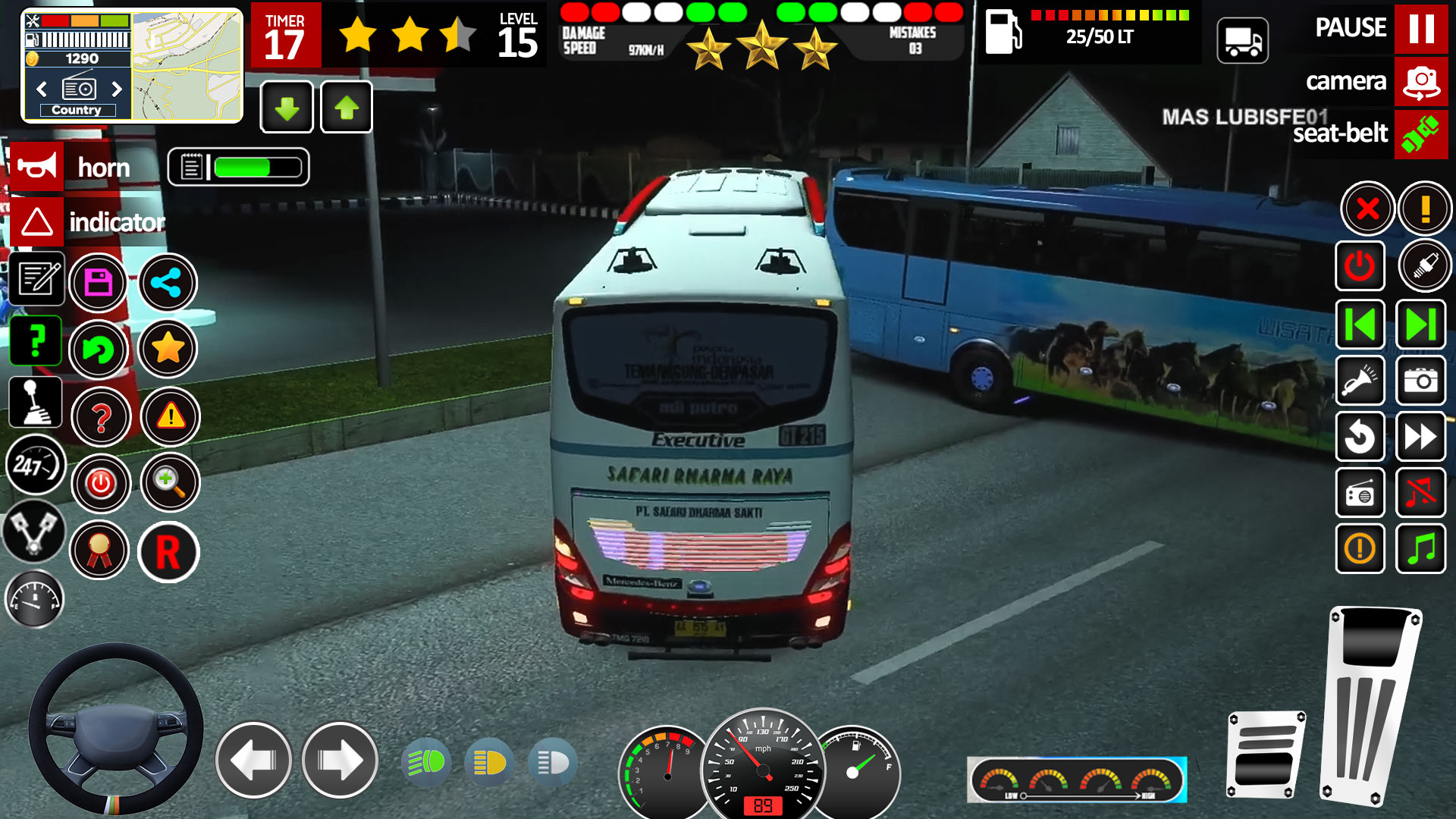
Task: Click the green down arrow button
Action: point(287,108)
